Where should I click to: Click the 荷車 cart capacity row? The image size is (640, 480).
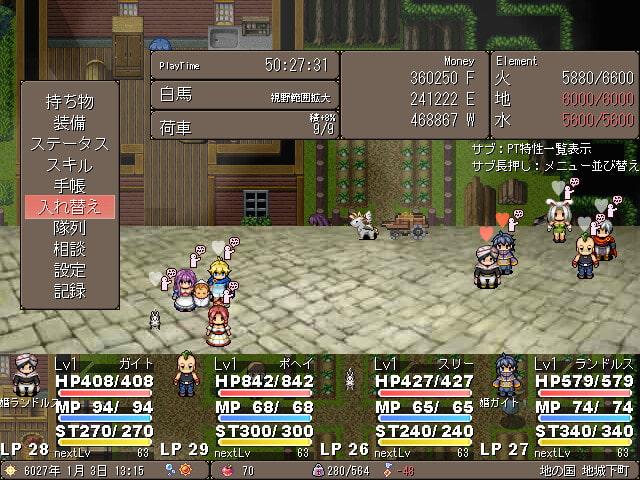click(244, 127)
